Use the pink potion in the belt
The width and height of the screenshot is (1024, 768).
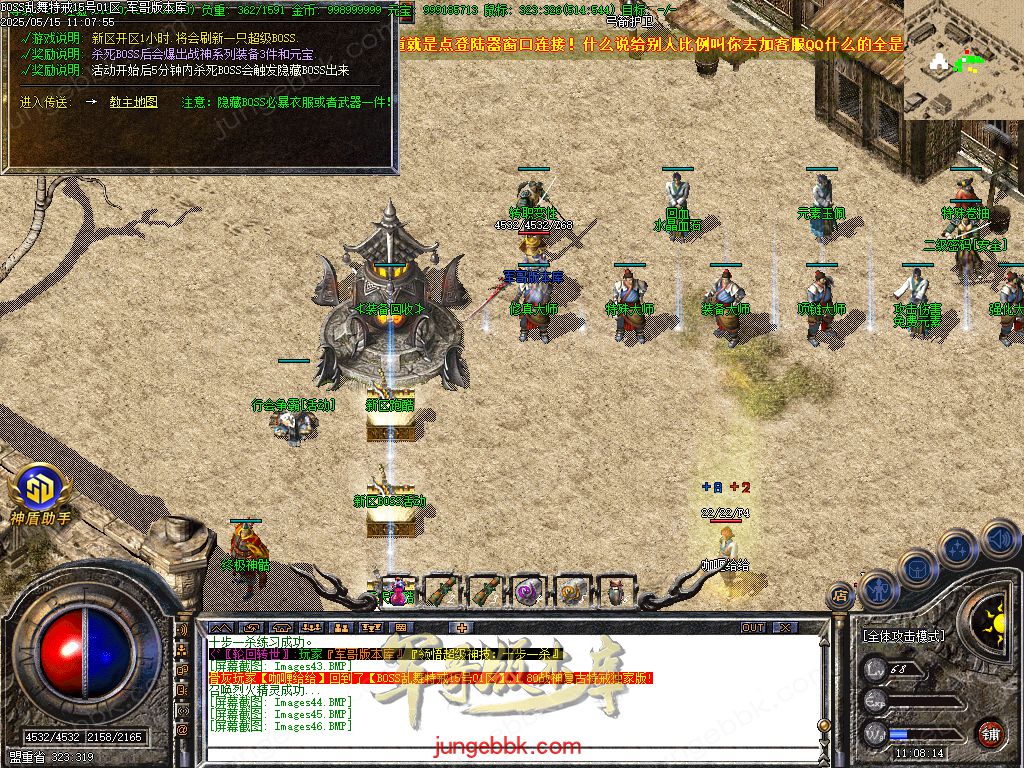(398, 591)
